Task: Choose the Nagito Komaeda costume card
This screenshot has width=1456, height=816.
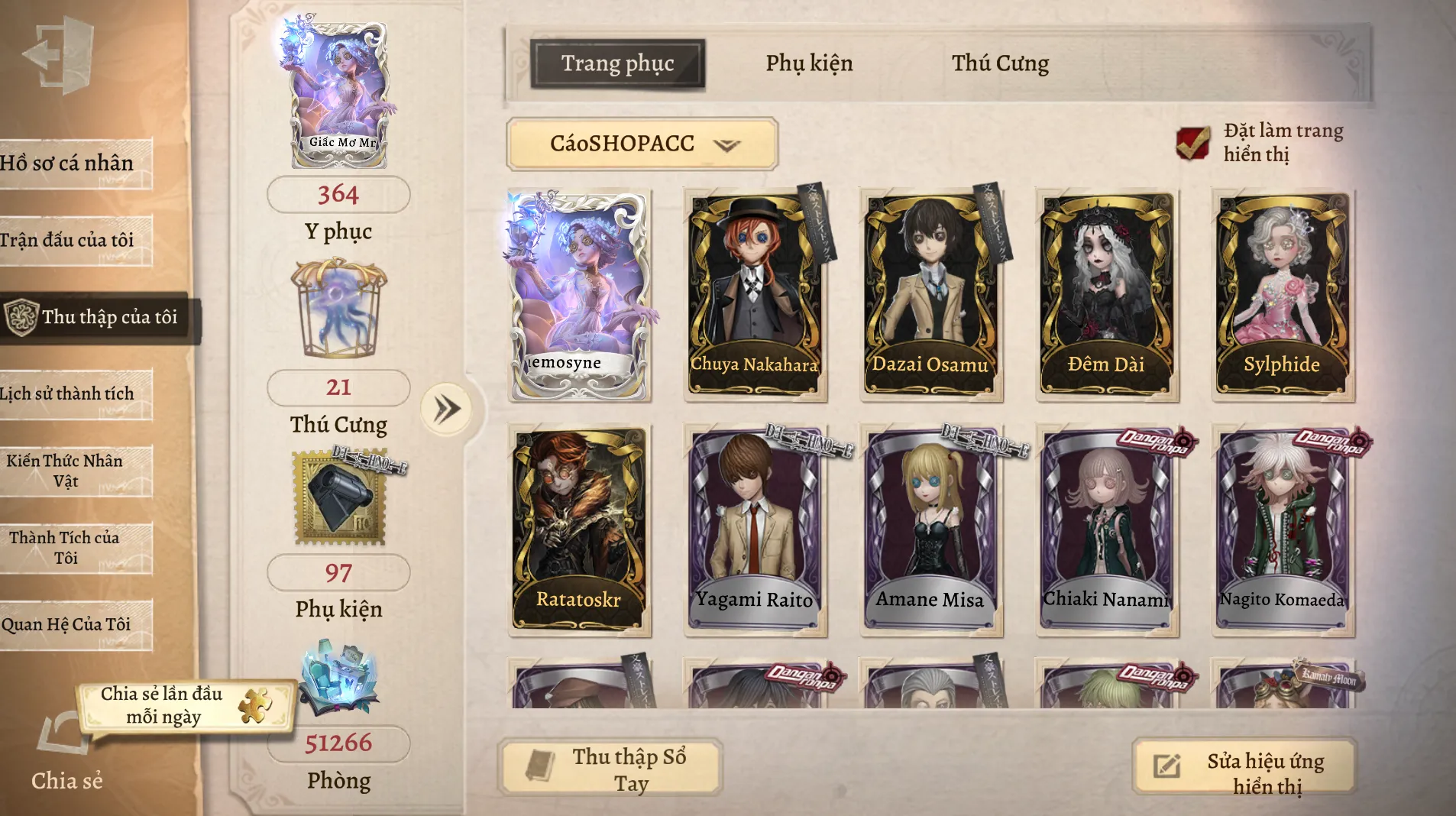Action: [x=1282, y=530]
